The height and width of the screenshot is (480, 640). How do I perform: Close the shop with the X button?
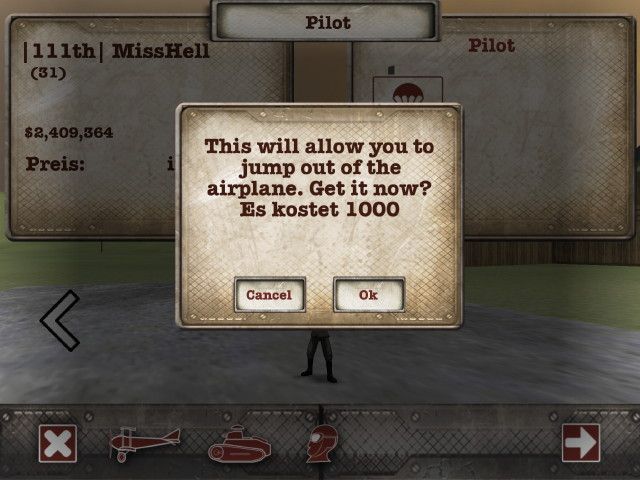pos(58,442)
